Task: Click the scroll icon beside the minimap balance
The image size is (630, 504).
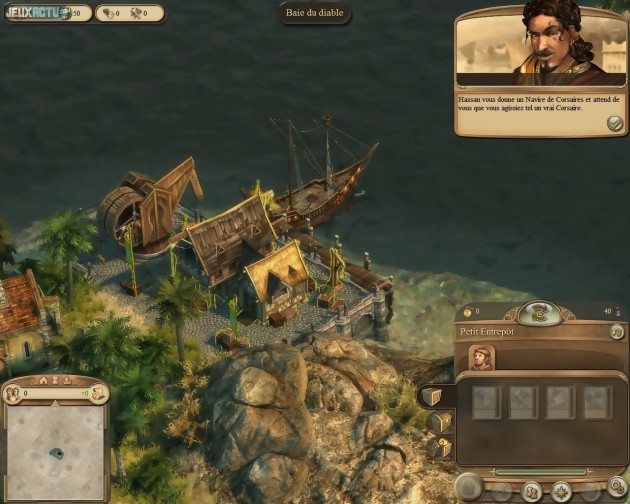Action: coord(98,394)
